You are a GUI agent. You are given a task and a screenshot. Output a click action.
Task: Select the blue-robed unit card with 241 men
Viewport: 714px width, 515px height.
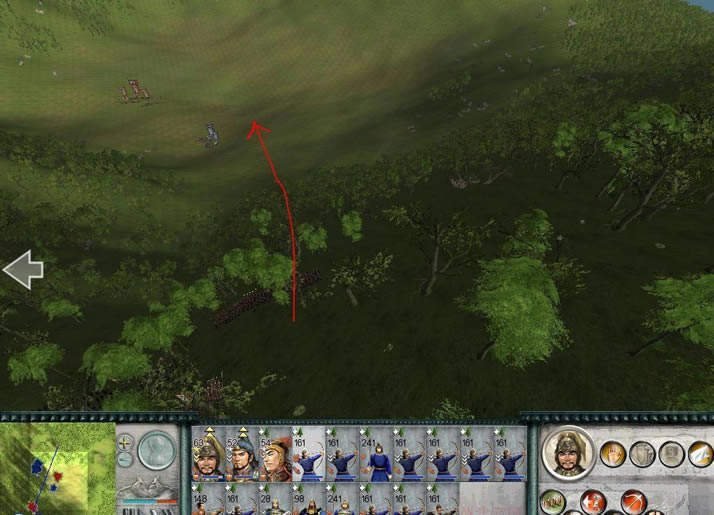377,456
